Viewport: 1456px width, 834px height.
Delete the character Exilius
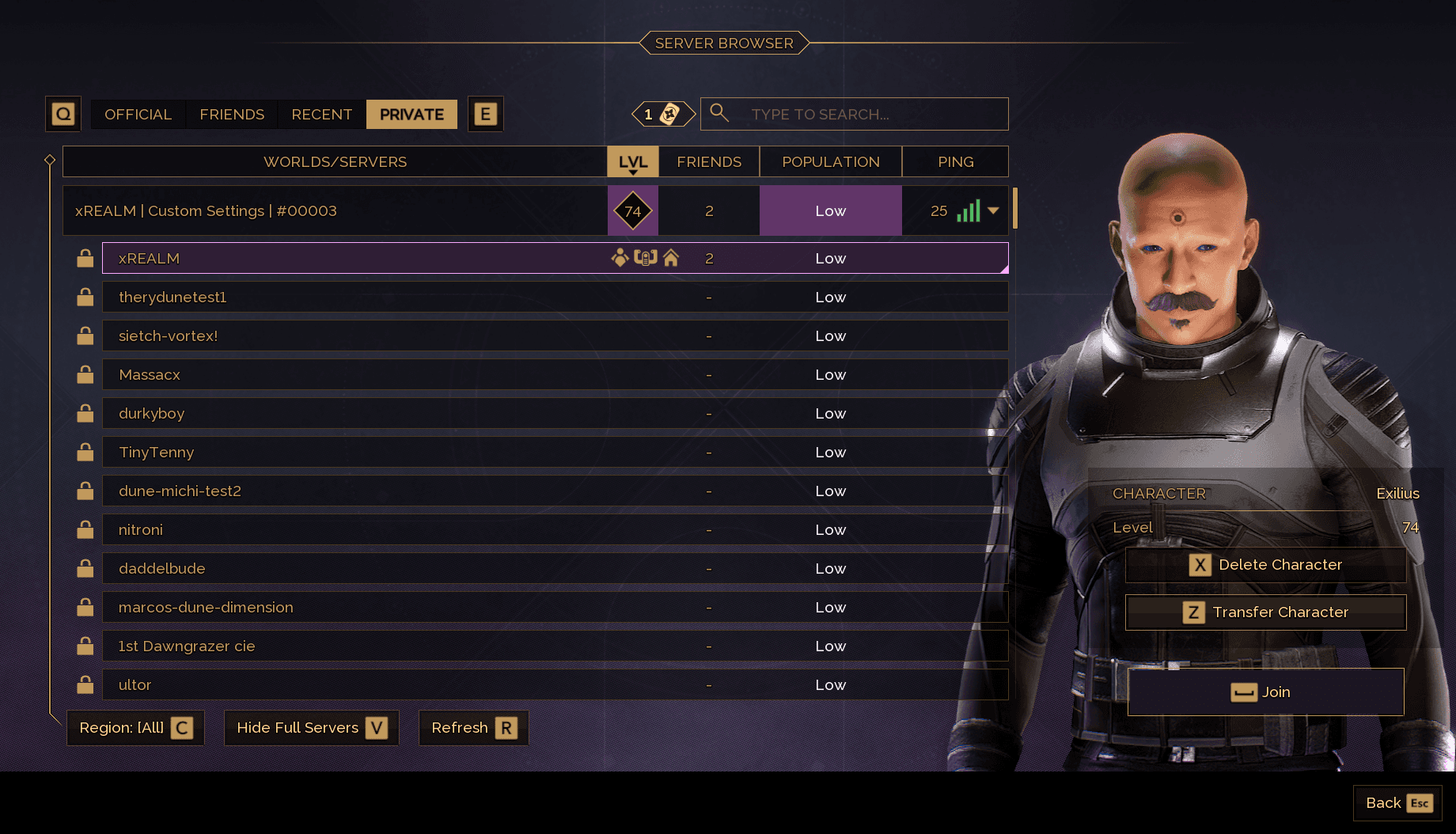1265,565
